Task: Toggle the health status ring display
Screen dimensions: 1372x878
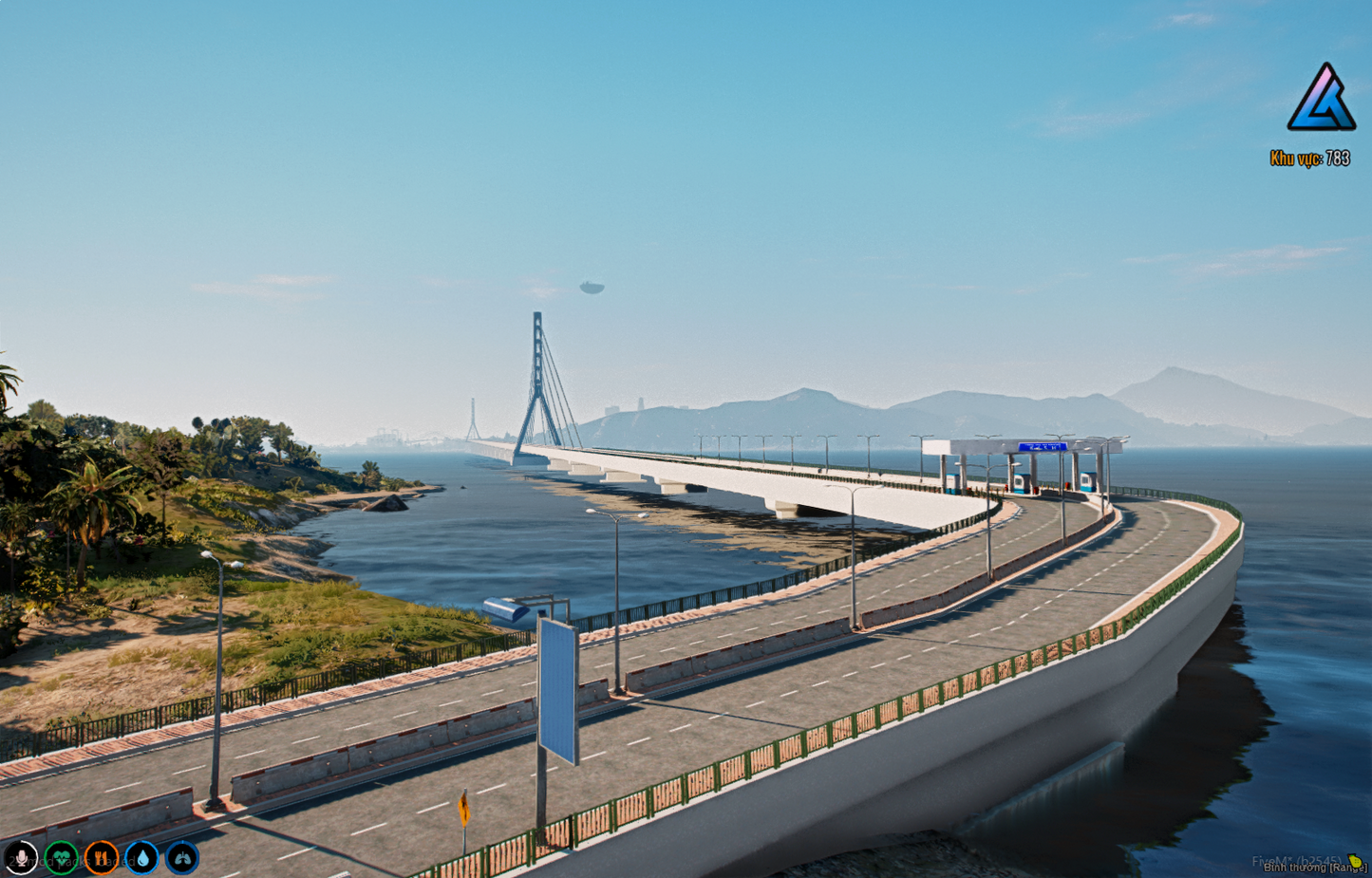Action: point(60,860)
